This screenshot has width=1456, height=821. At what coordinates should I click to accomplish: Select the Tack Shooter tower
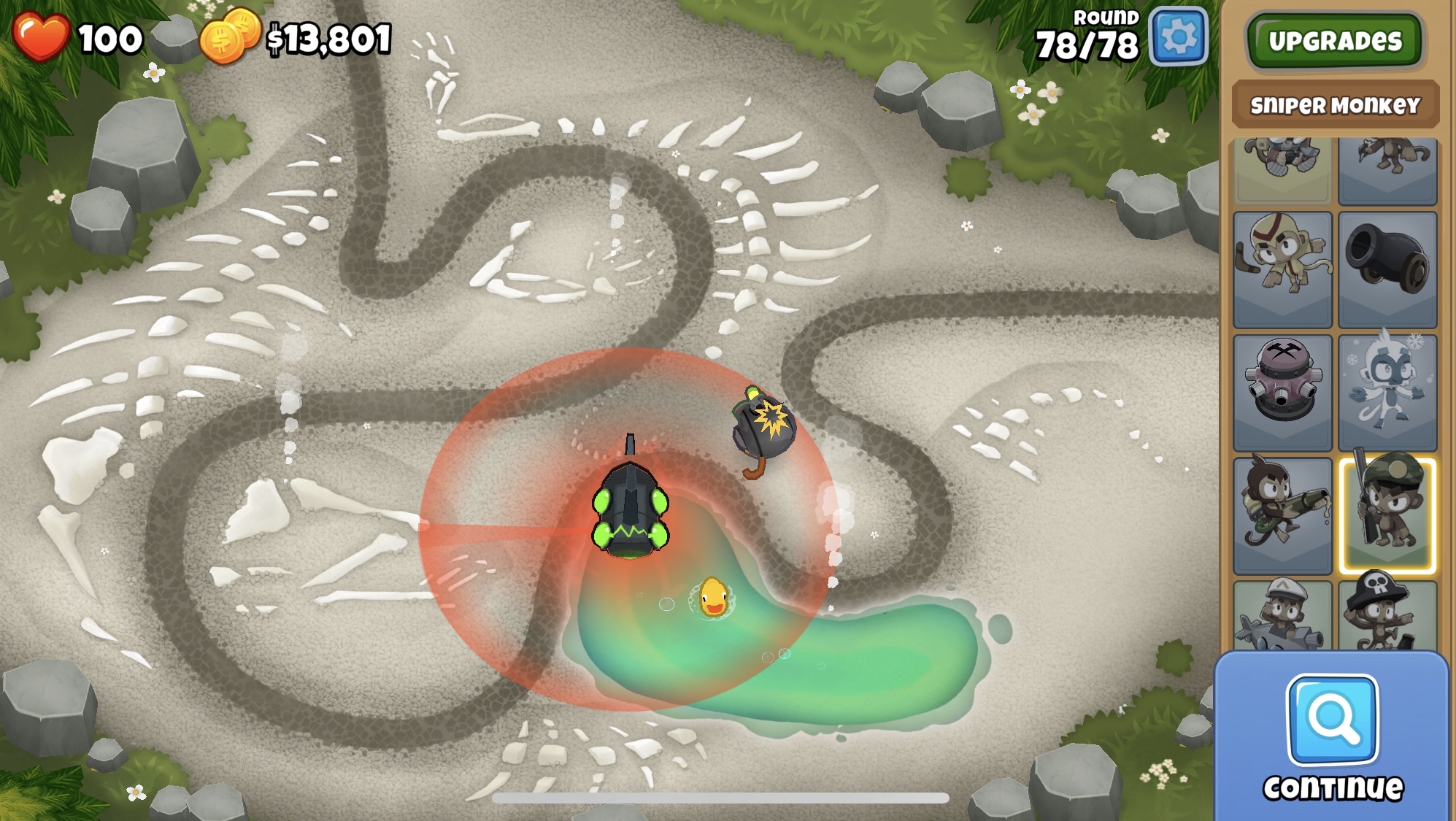tap(1282, 392)
